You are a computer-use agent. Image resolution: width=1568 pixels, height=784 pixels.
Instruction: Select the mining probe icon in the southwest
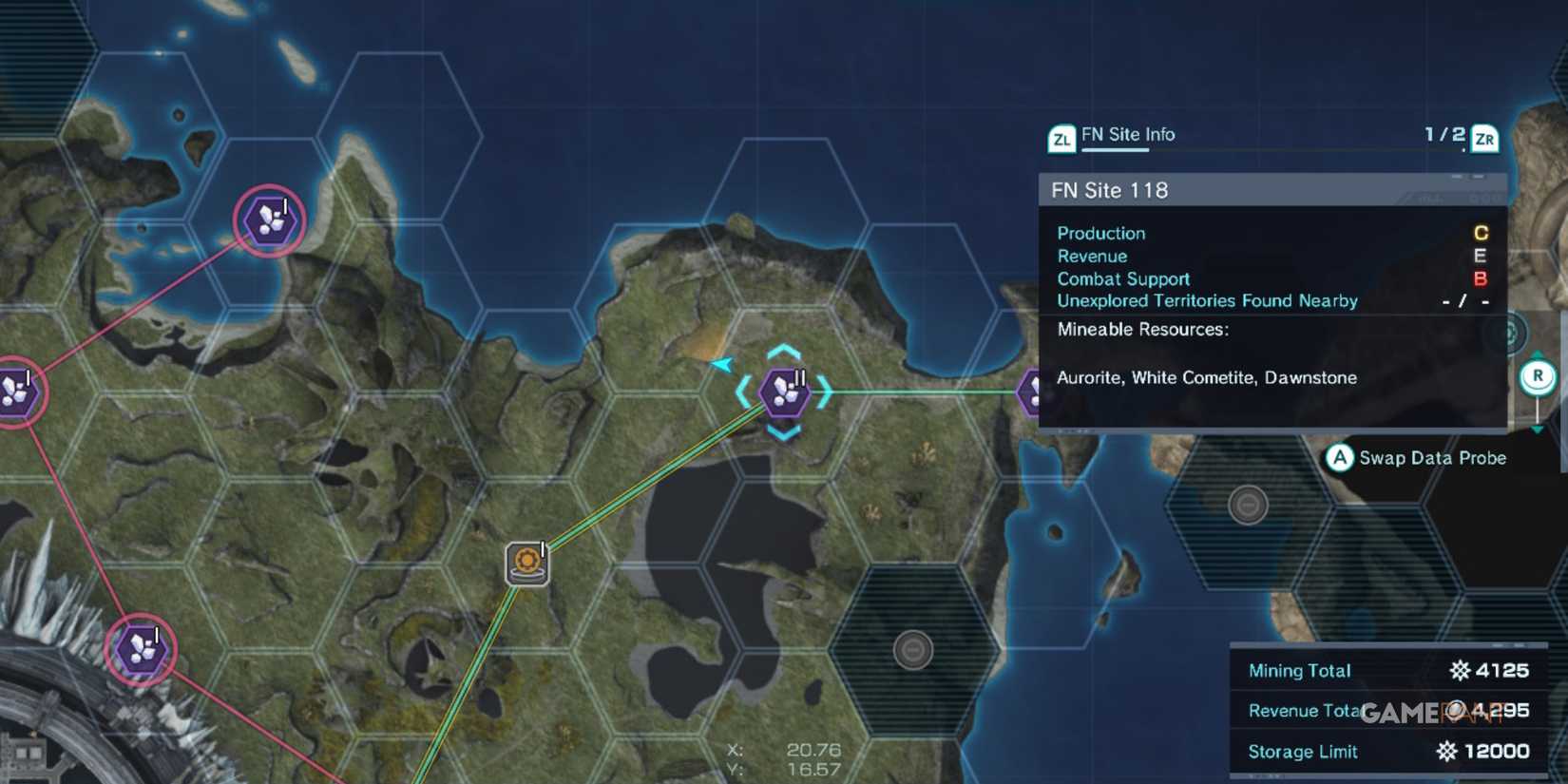tap(139, 649)
